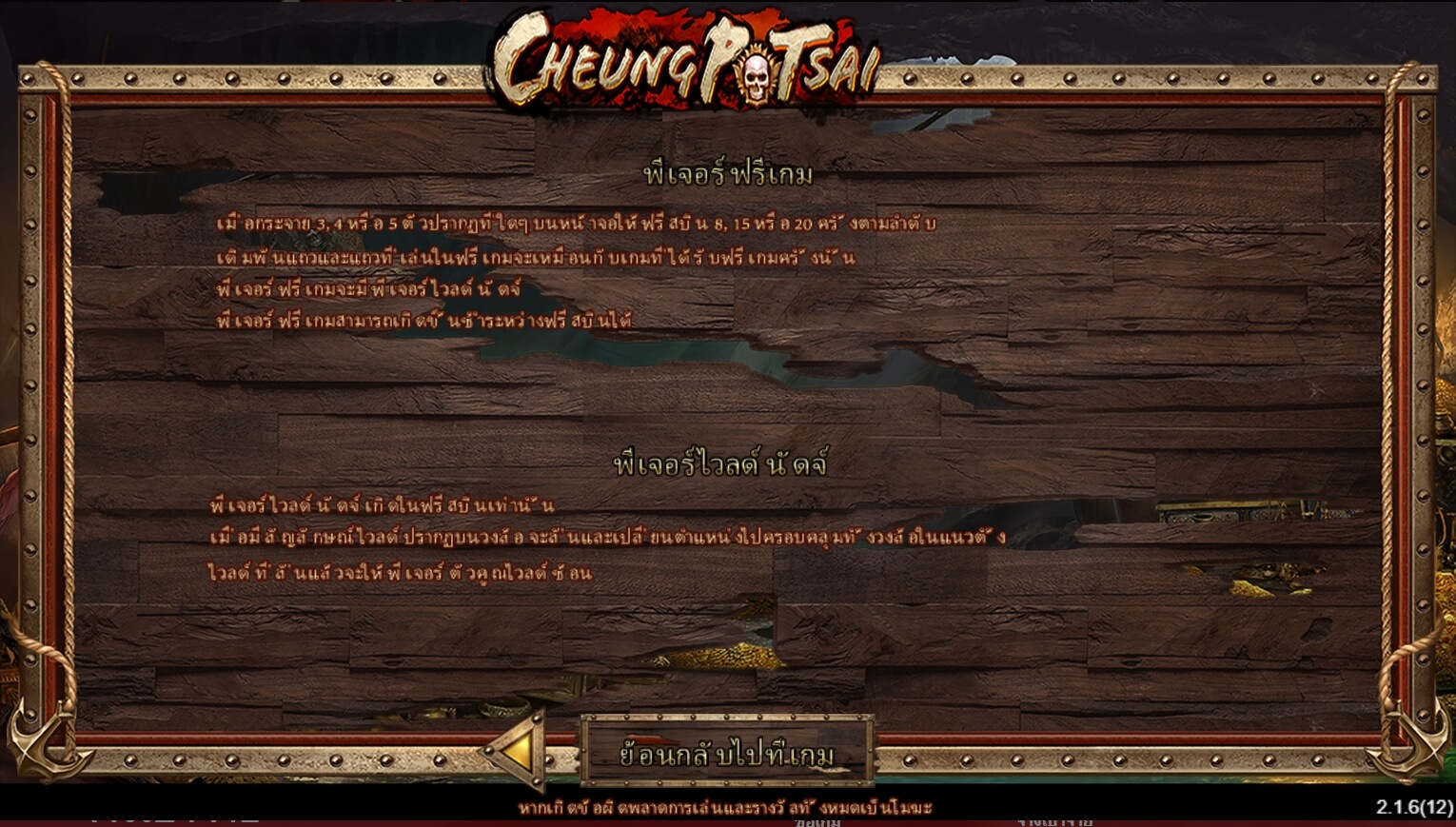This screenshot has height=827, width=1456.
Task: Click the skull icon in the Cheung Po Tsai logo
Action: point(757,68)
